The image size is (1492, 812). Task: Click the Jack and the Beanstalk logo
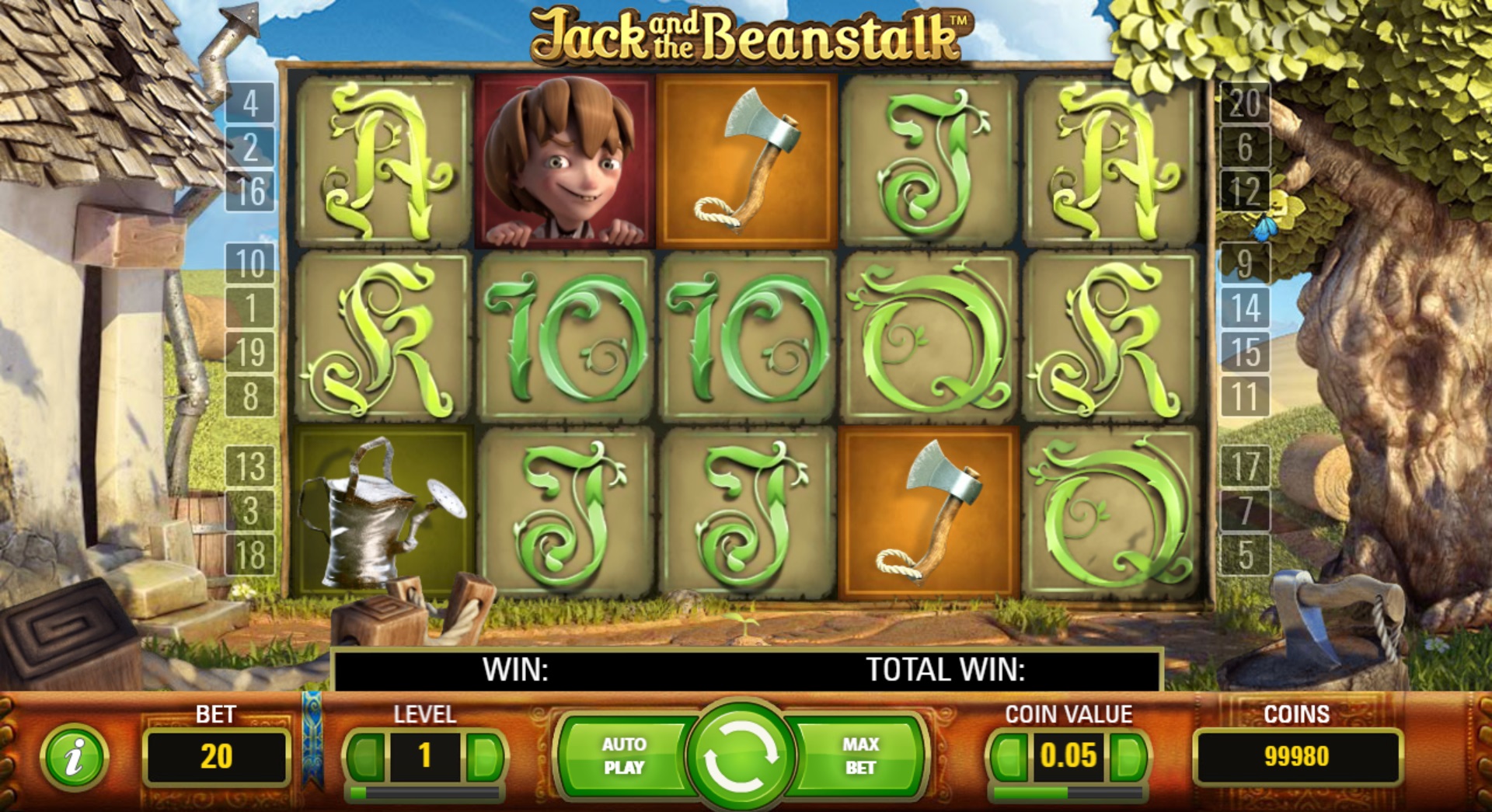(750, 35)
